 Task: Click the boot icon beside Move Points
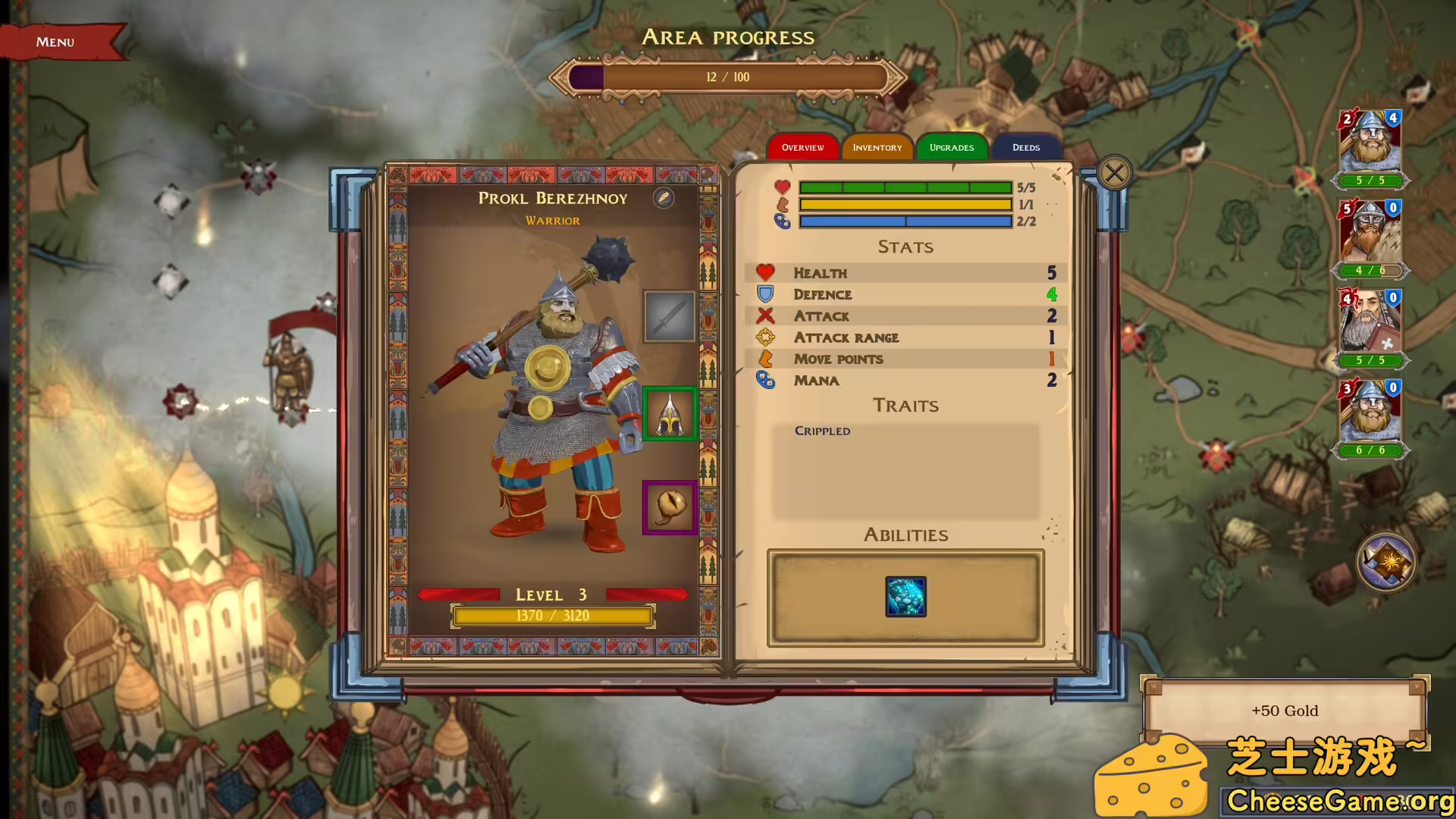[766, 359]
